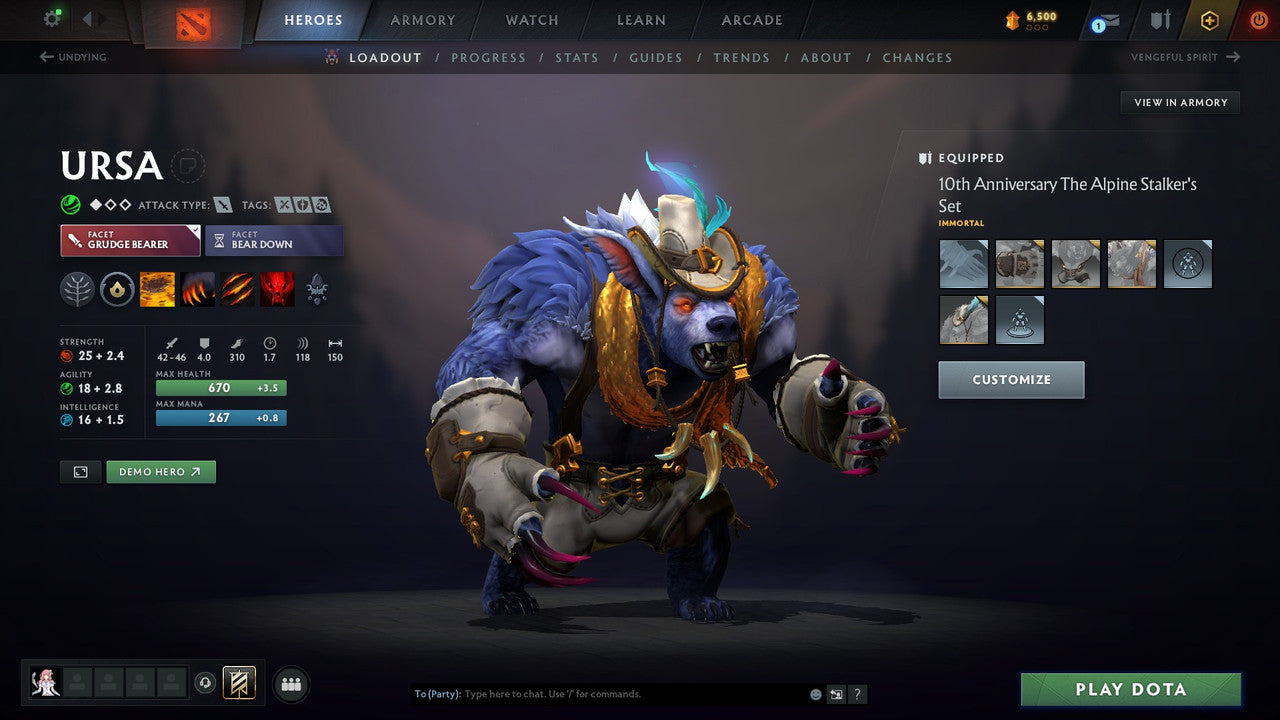The width and height of the screenshot is (1280, 720).
Task: Switch to the Bear Down facet
Action: 274,240
